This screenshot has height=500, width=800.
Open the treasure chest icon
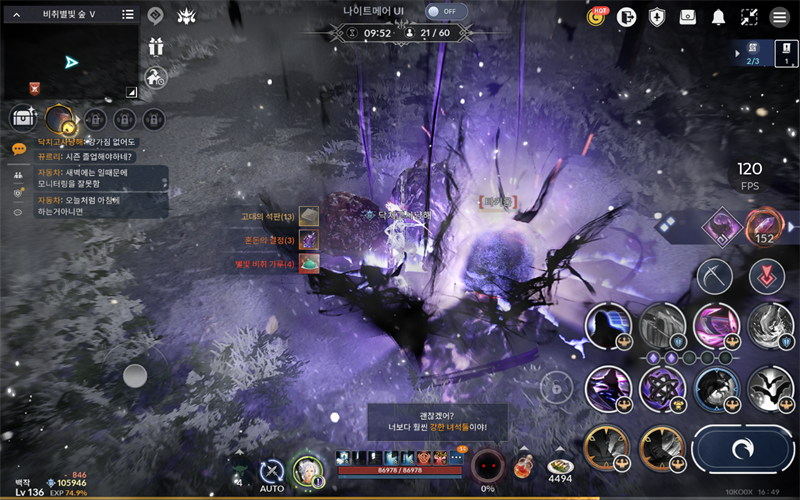pos(22,118)
